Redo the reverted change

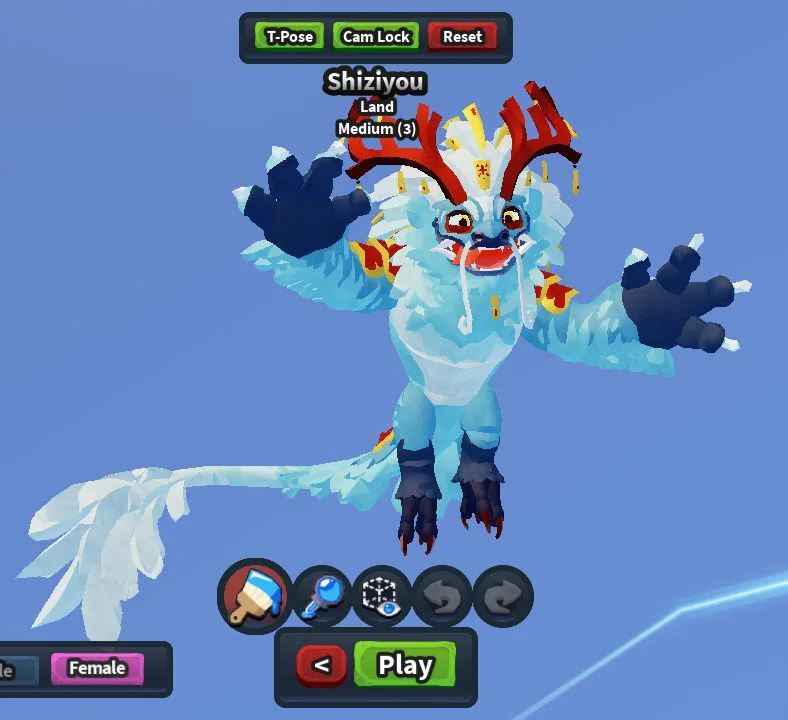[x=502, y=597]
